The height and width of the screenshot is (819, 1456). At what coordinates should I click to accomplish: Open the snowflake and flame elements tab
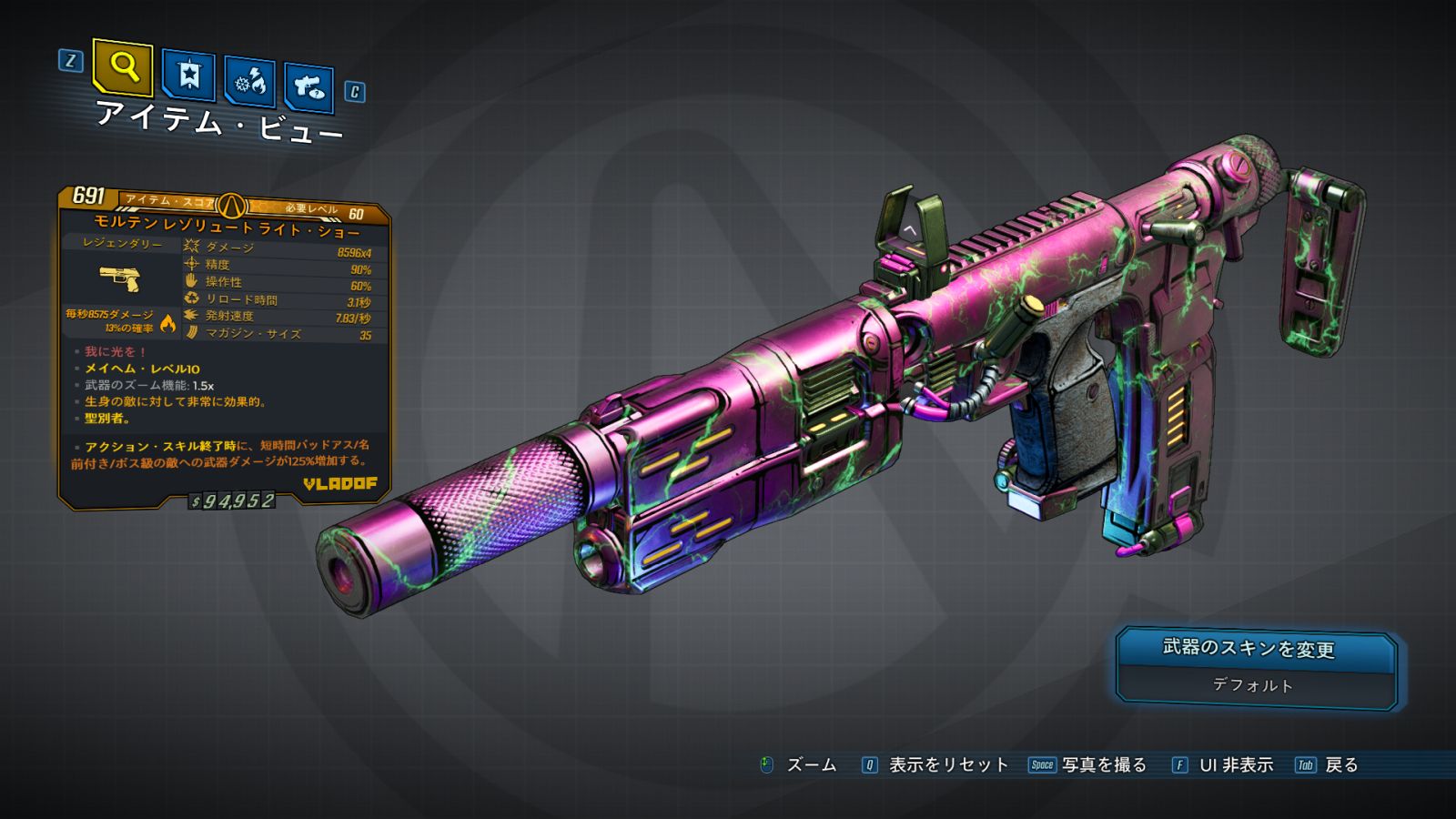[250, 83]
